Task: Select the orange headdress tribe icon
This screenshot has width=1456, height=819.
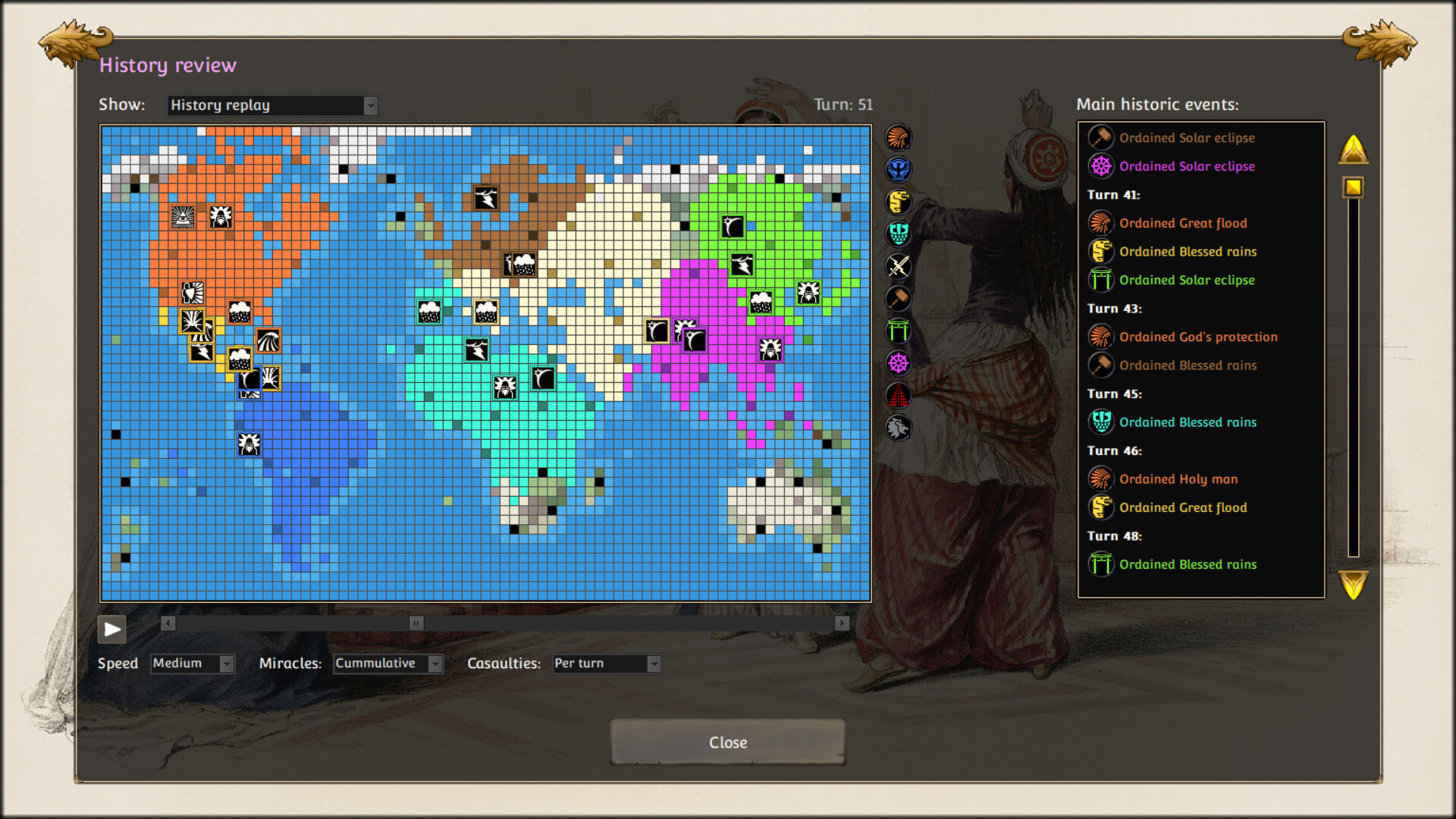Action: (x=898, y=138)
